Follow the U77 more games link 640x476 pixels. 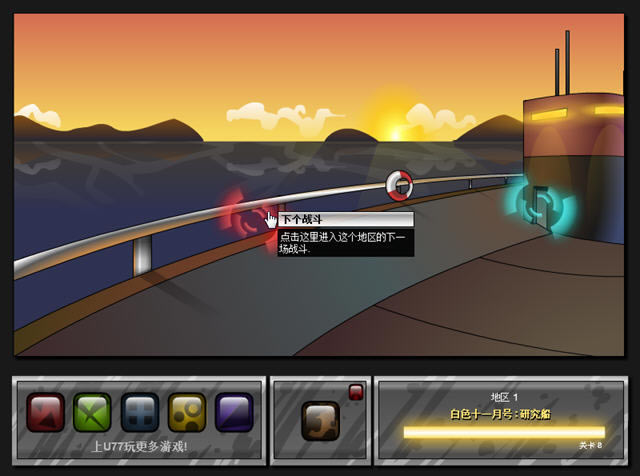click(139, 446)
